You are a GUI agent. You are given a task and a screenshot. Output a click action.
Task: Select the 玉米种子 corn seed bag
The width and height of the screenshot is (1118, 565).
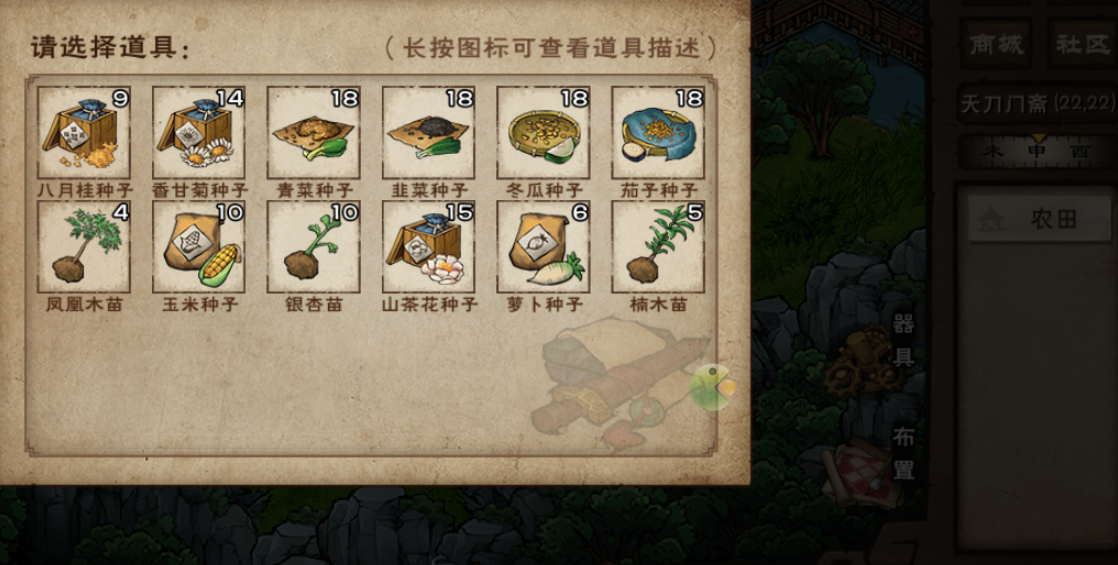[199, 247]
